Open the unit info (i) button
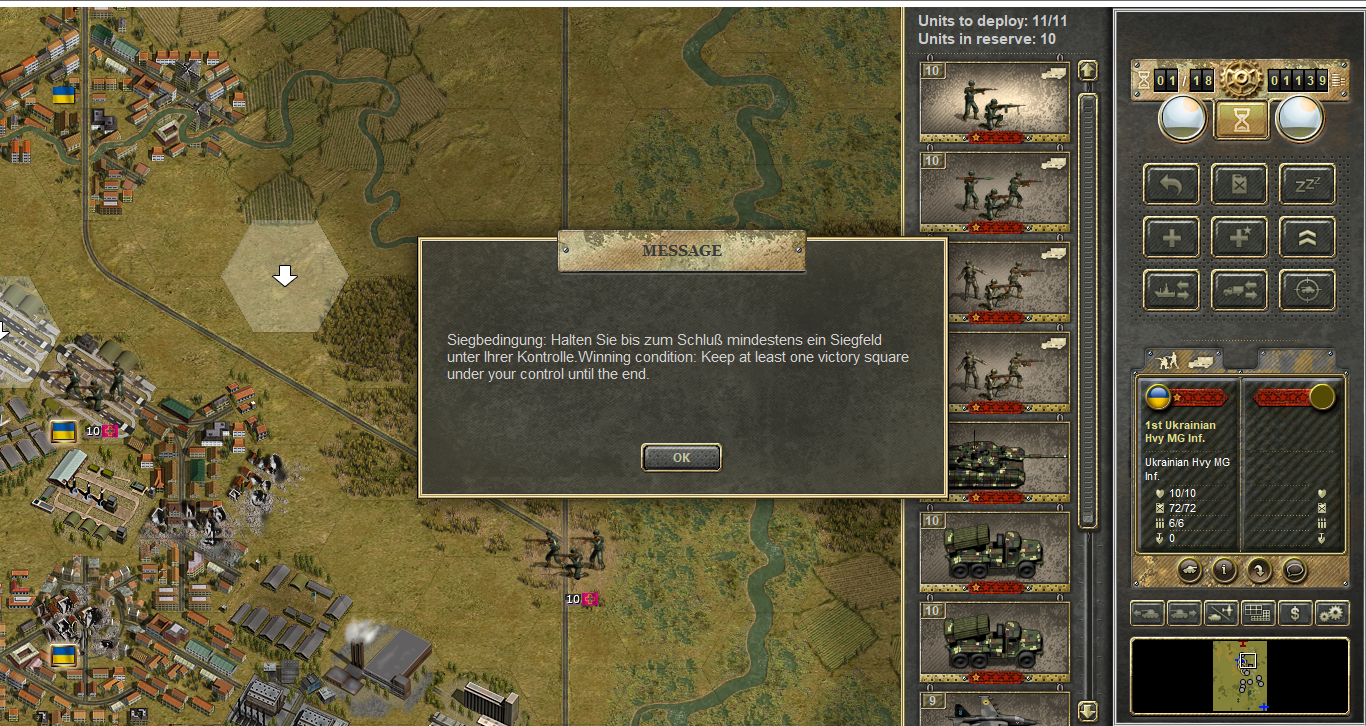This screenshot has height=726, width=1366. coord(1225,571)
